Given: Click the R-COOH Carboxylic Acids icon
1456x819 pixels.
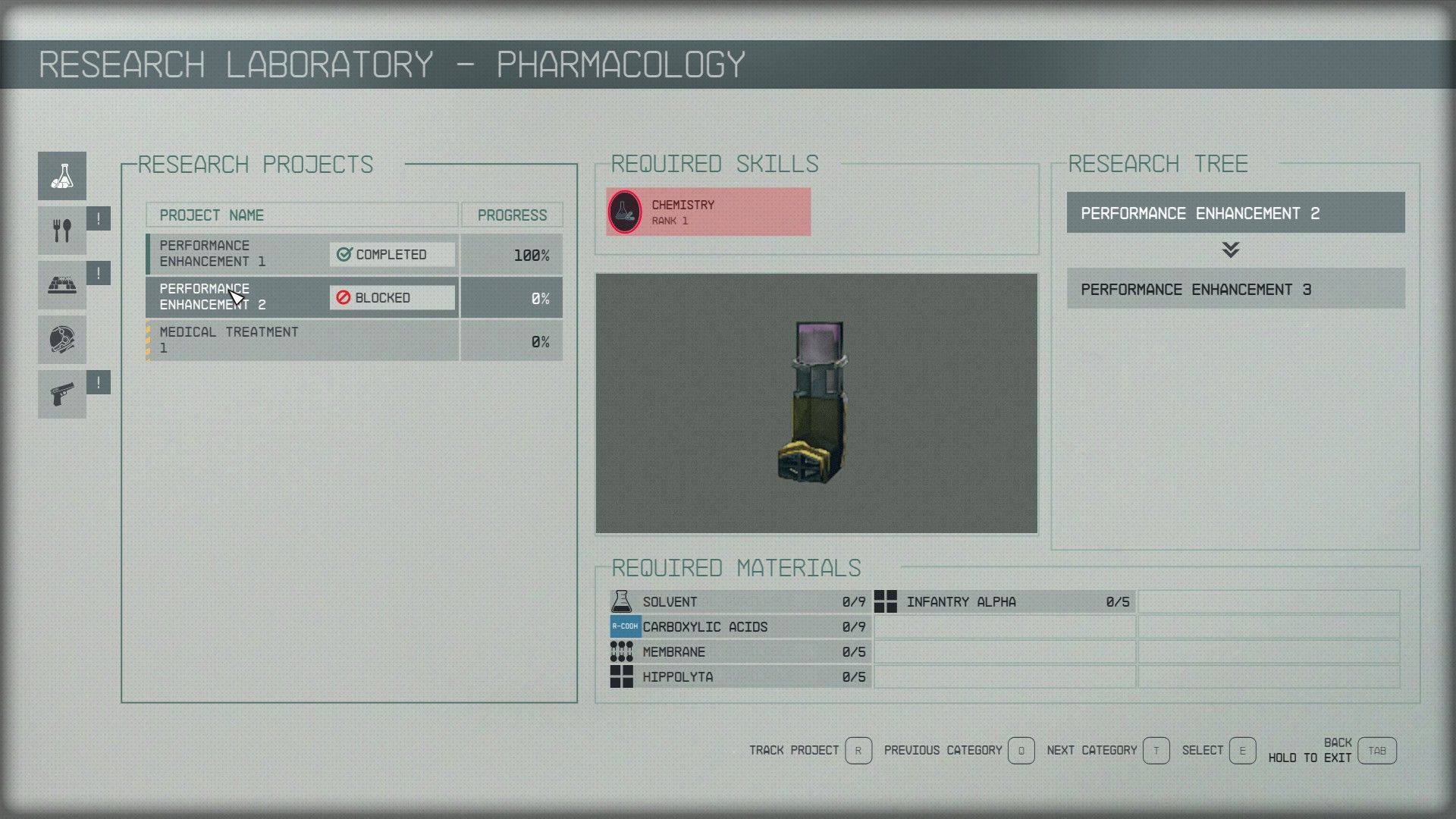Looking at the screenshot, I should point(624,626).
